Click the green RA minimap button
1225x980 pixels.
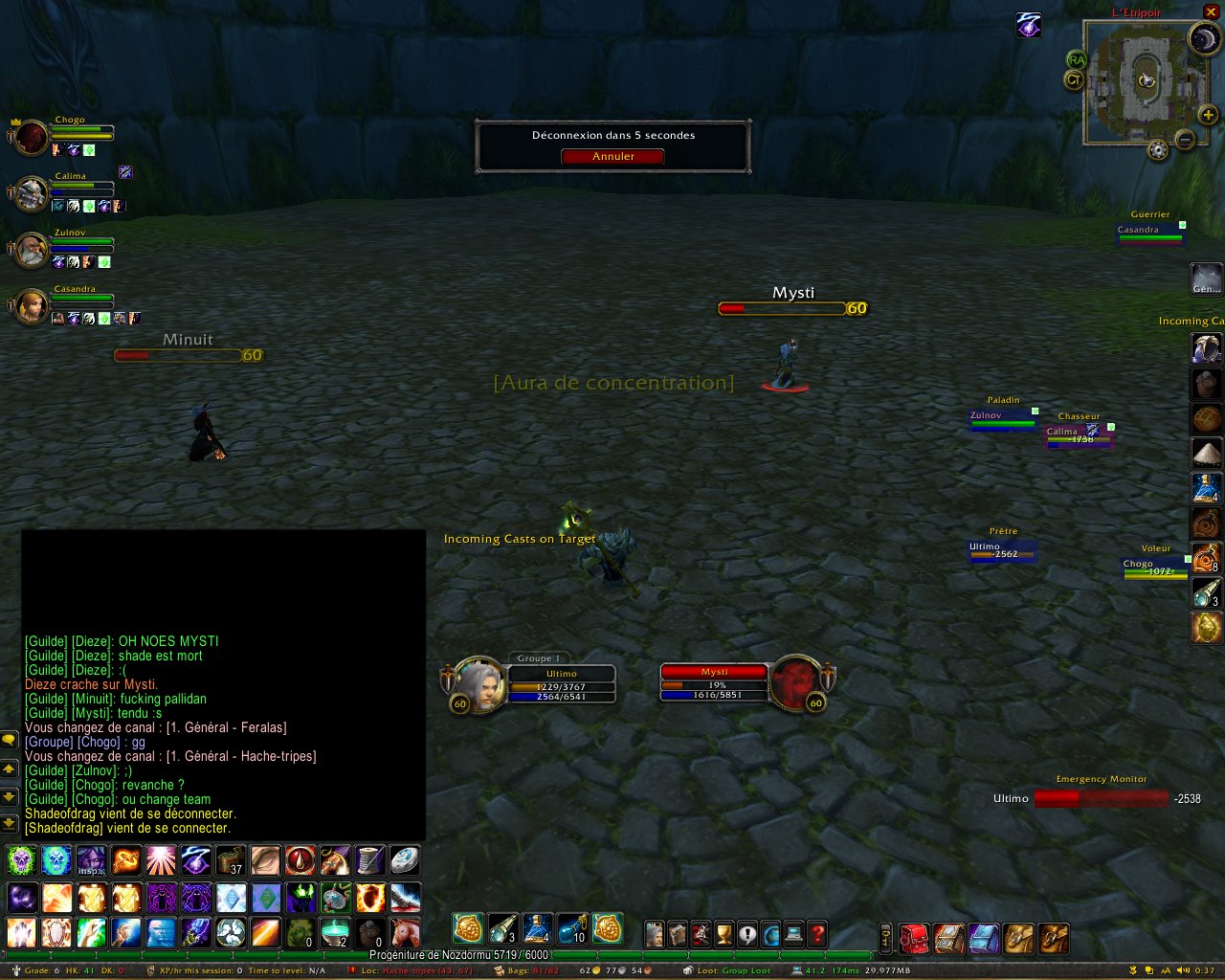[1077, 59]
